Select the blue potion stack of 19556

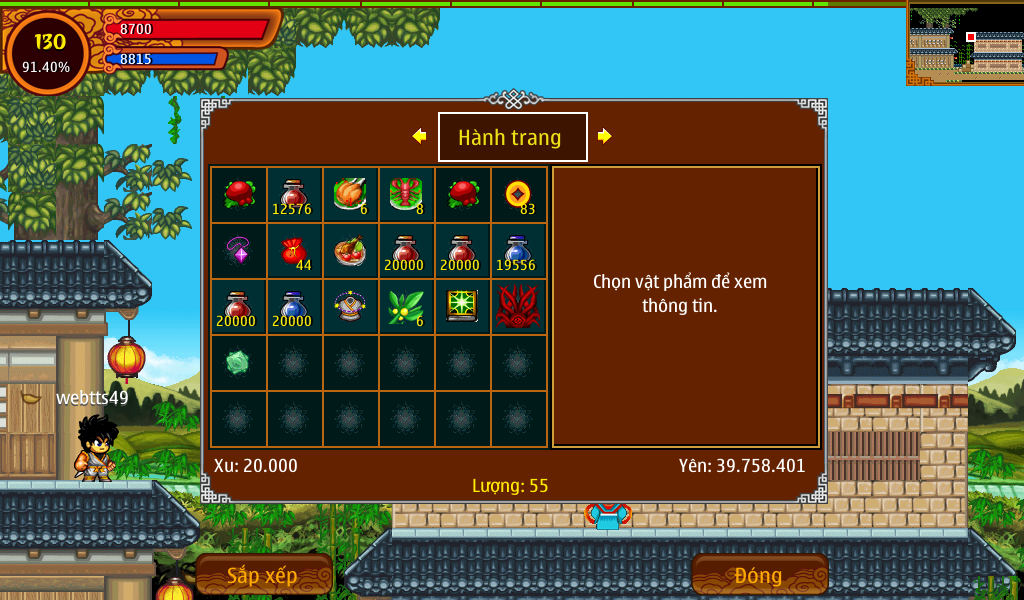[x=518, y=251]
